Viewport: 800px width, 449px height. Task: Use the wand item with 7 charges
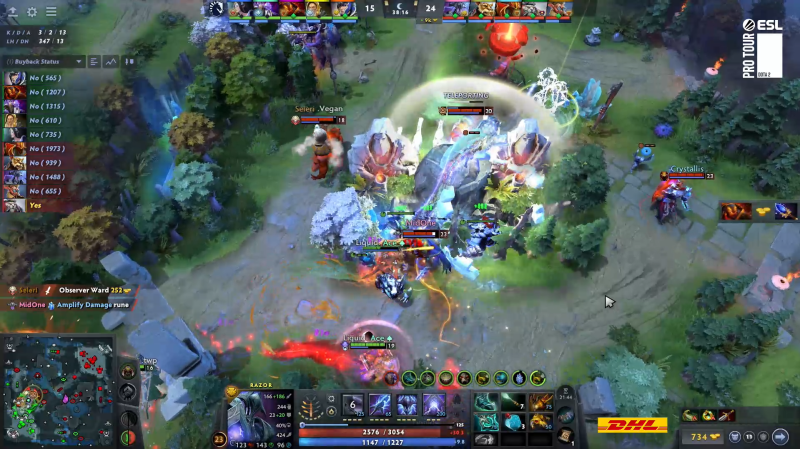point(514,400)
